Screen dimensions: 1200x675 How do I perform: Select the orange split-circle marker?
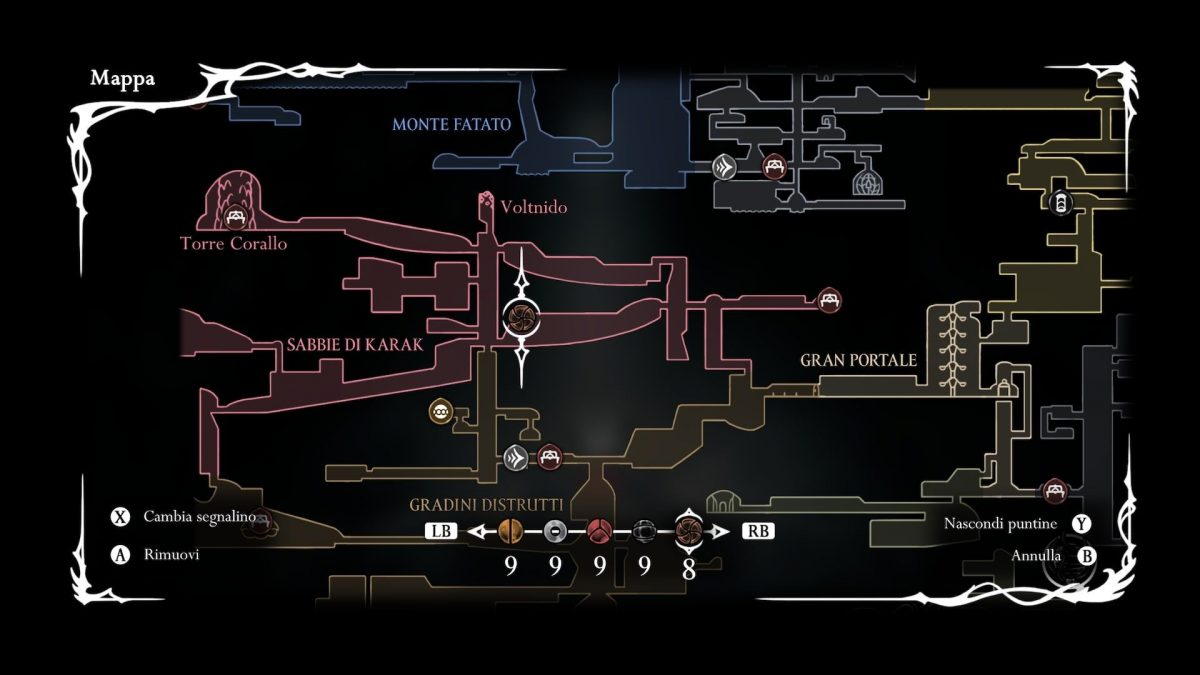click(x=510, y=532)
